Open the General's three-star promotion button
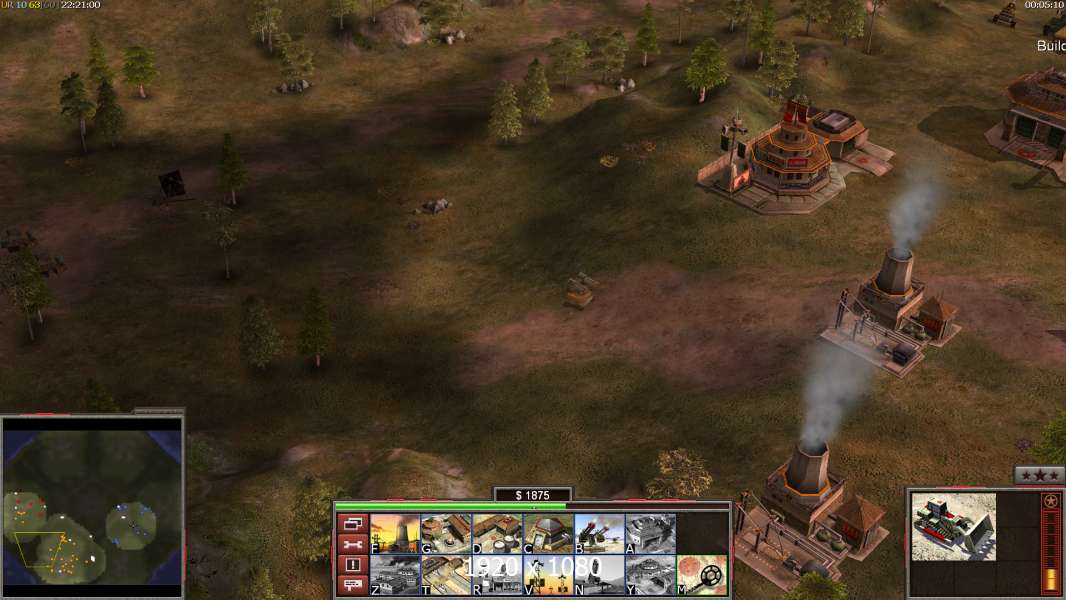1066x600 pixels. pyautogui.click(x=1039, y=475)
